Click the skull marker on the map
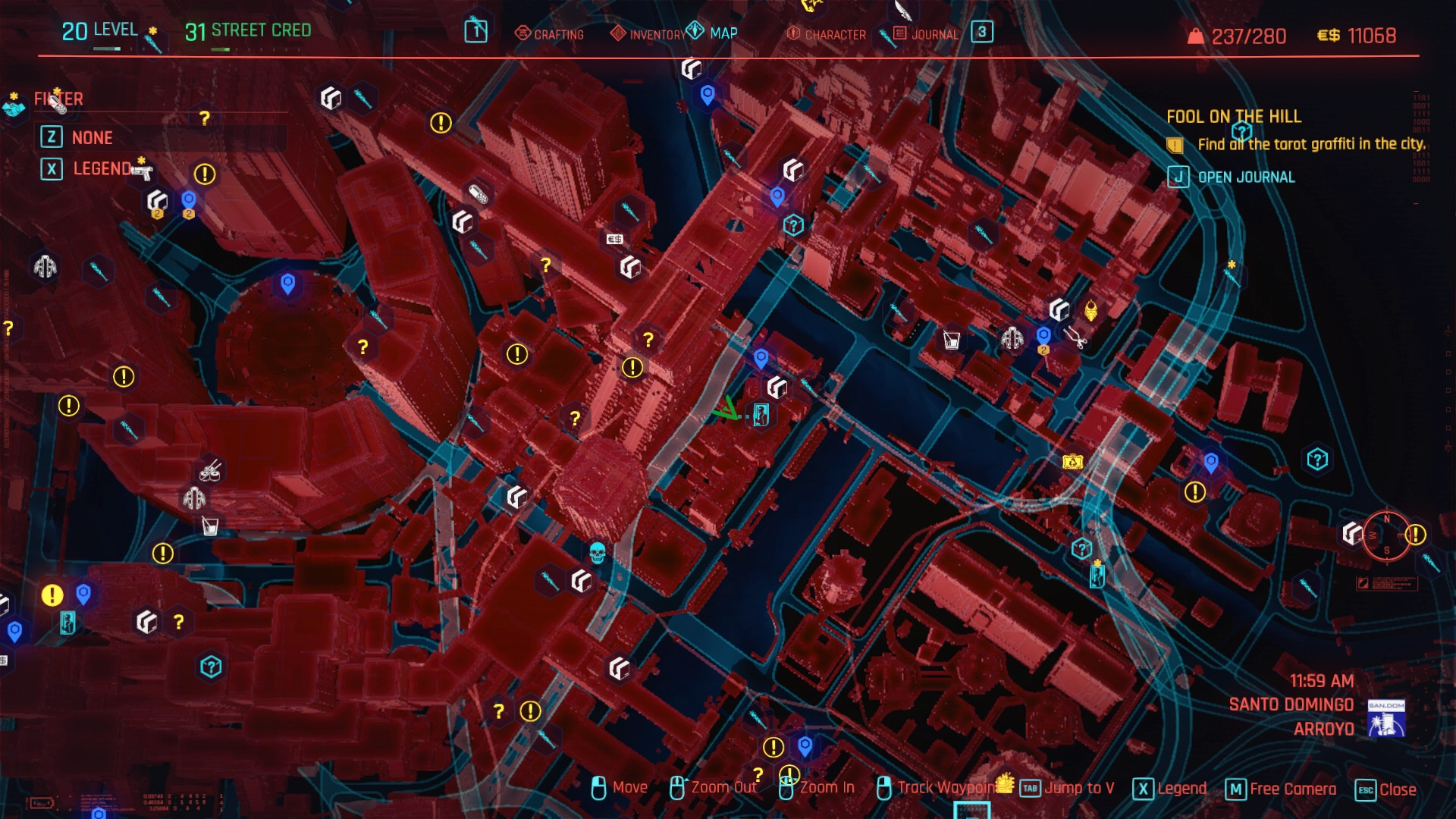This screenshot has width=1456, height=819. (x=598, y=552)
